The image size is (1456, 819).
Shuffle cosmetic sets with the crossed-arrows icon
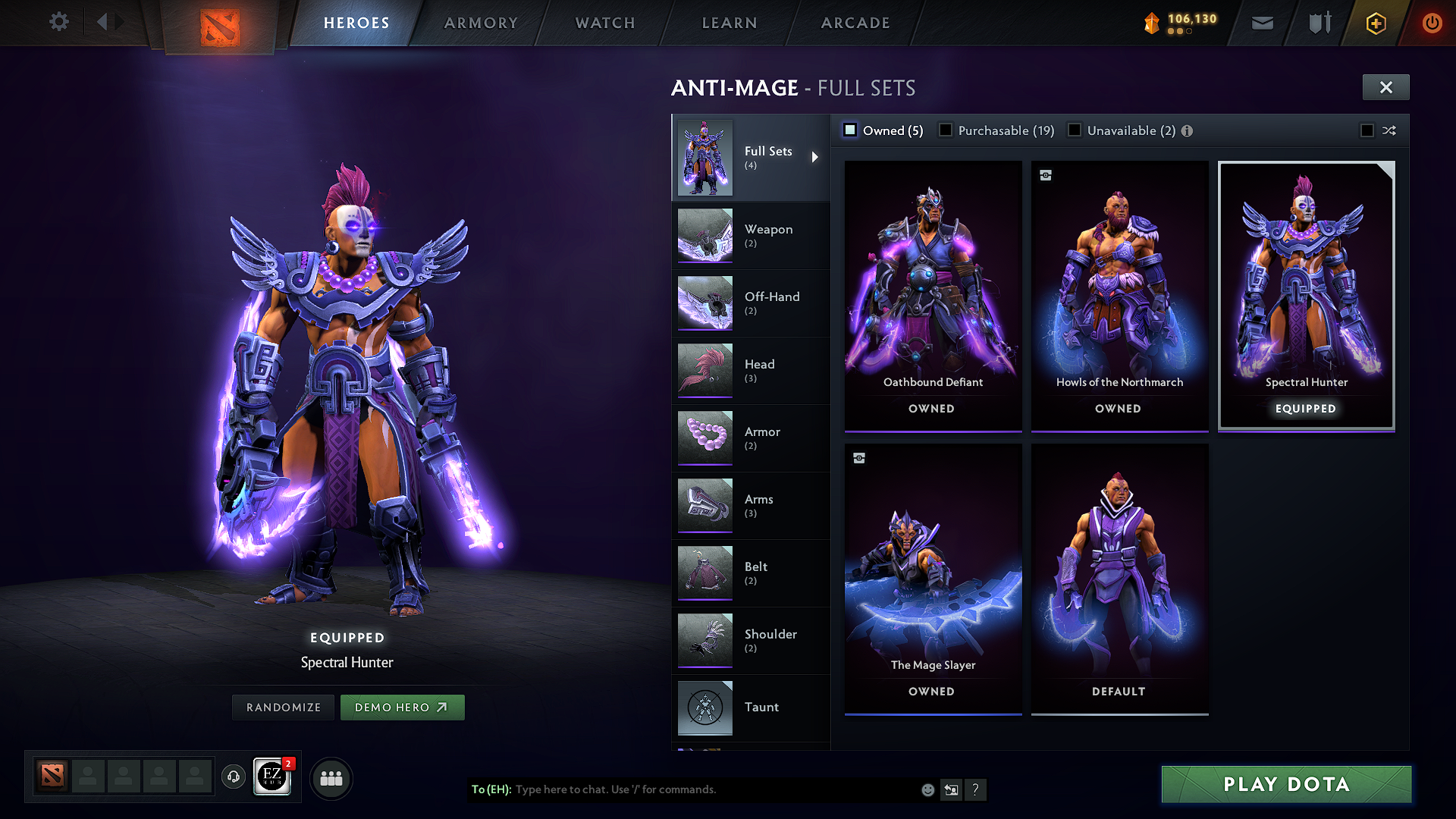click(1389, 130)
